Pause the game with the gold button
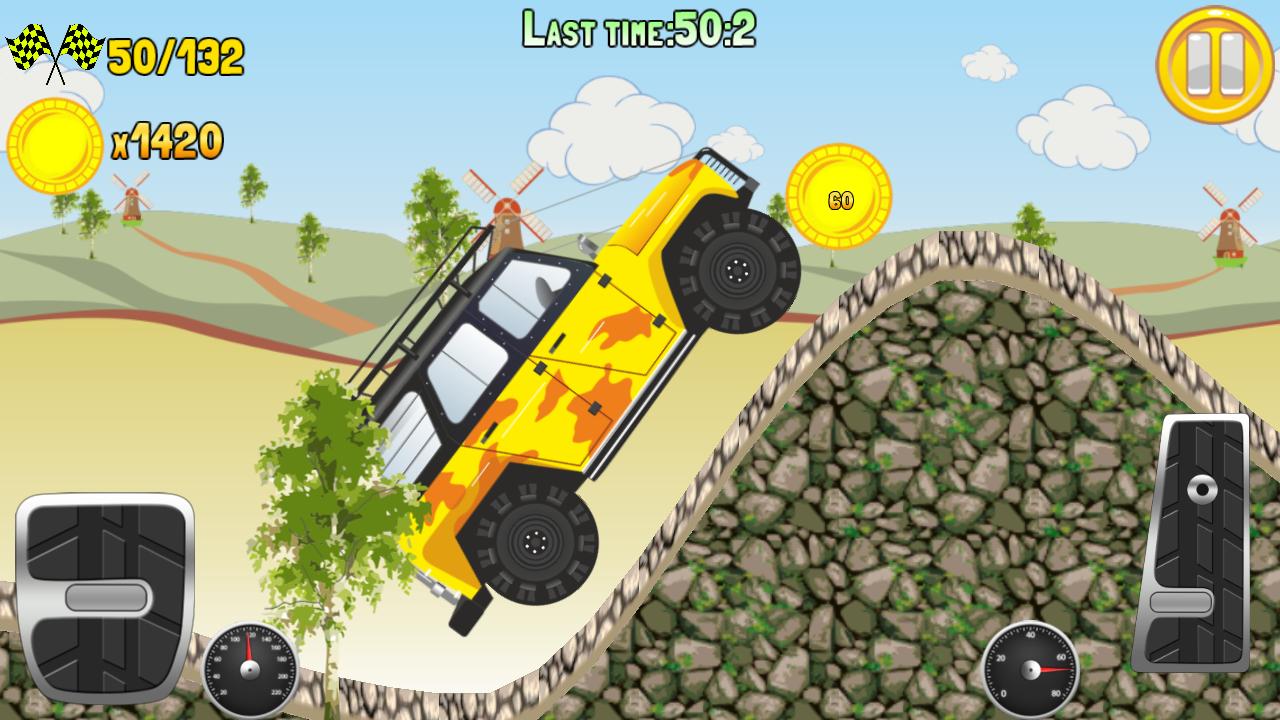This screenshot has width=1280, height=720. click(1215, 64)
